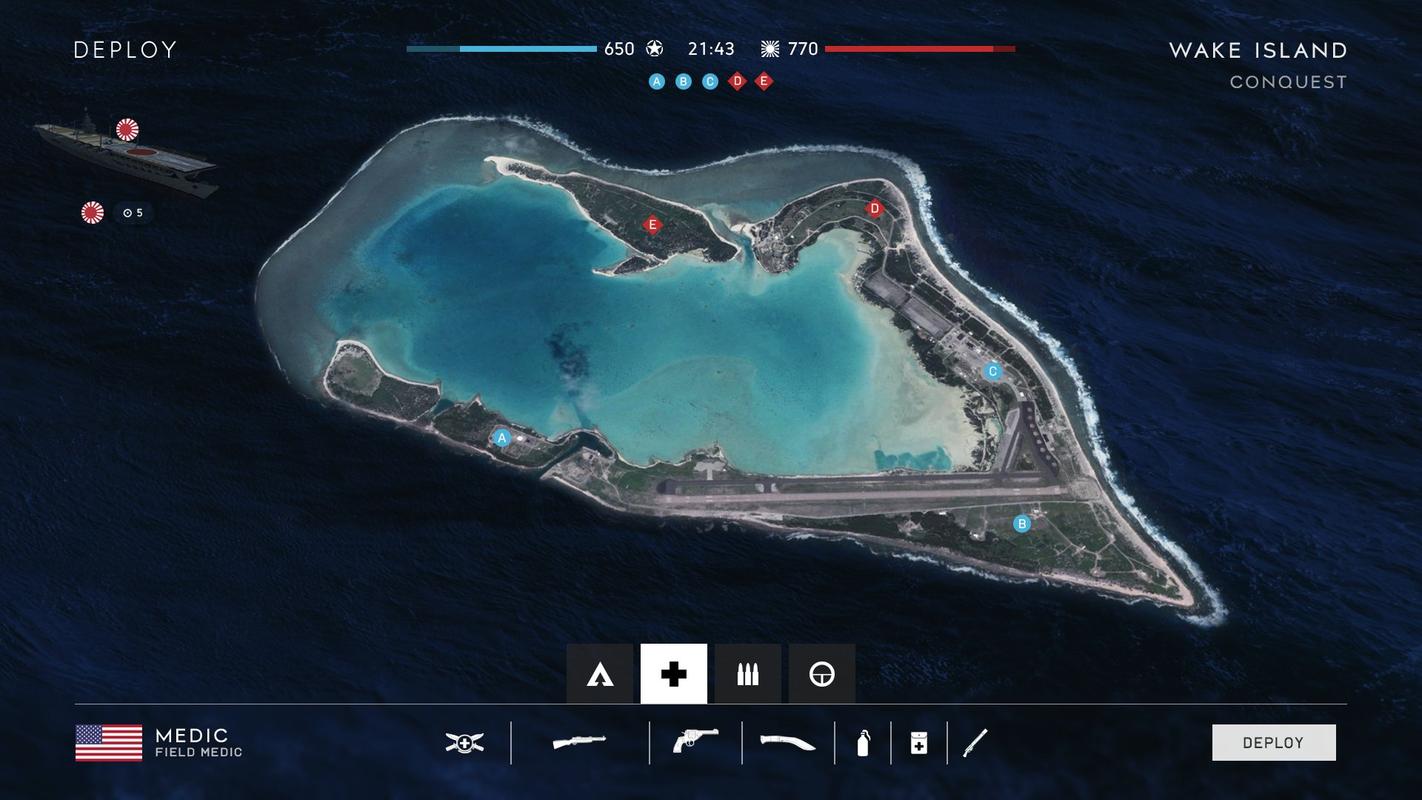The height and width of the screenshot is (800, 1422).
Task: Choose objective C on the island map
Action: (x=993, y=372)
